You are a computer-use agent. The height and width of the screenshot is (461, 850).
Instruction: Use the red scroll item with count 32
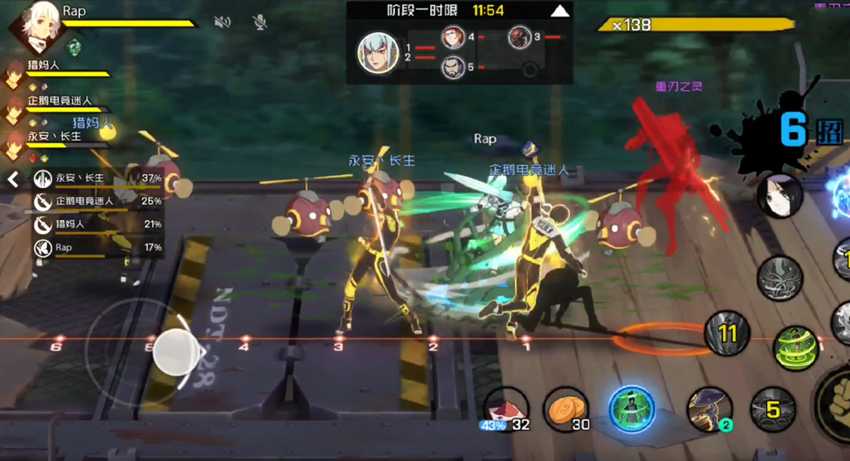coord(506,408)
